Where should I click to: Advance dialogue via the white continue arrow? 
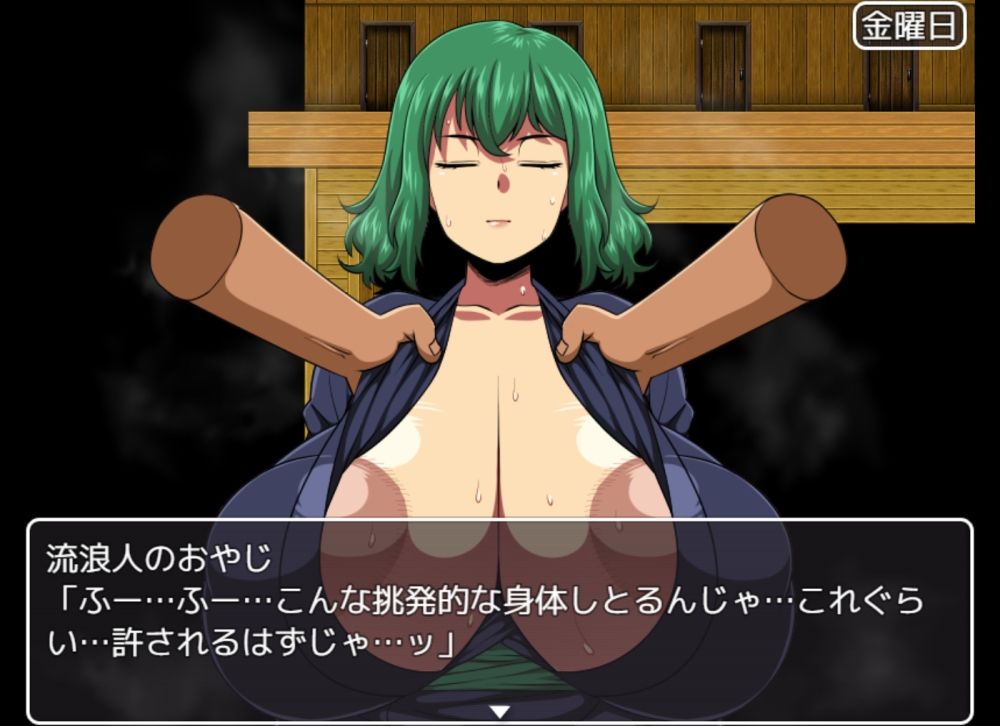[x=499, y=712]
